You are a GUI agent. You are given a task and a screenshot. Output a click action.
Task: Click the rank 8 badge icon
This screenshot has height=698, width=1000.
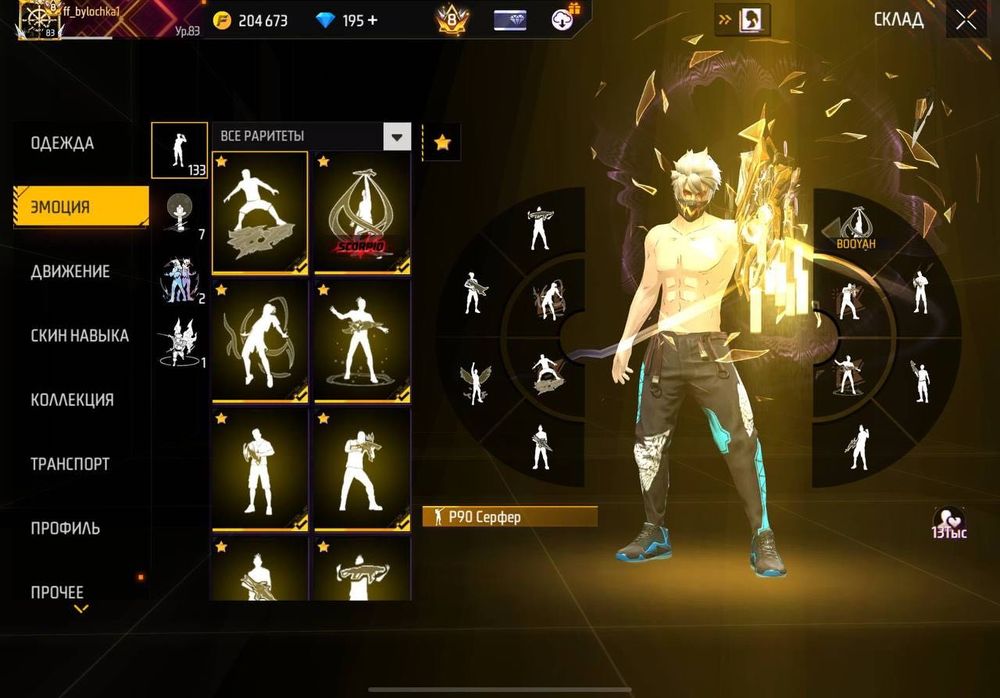coord(452,20)
